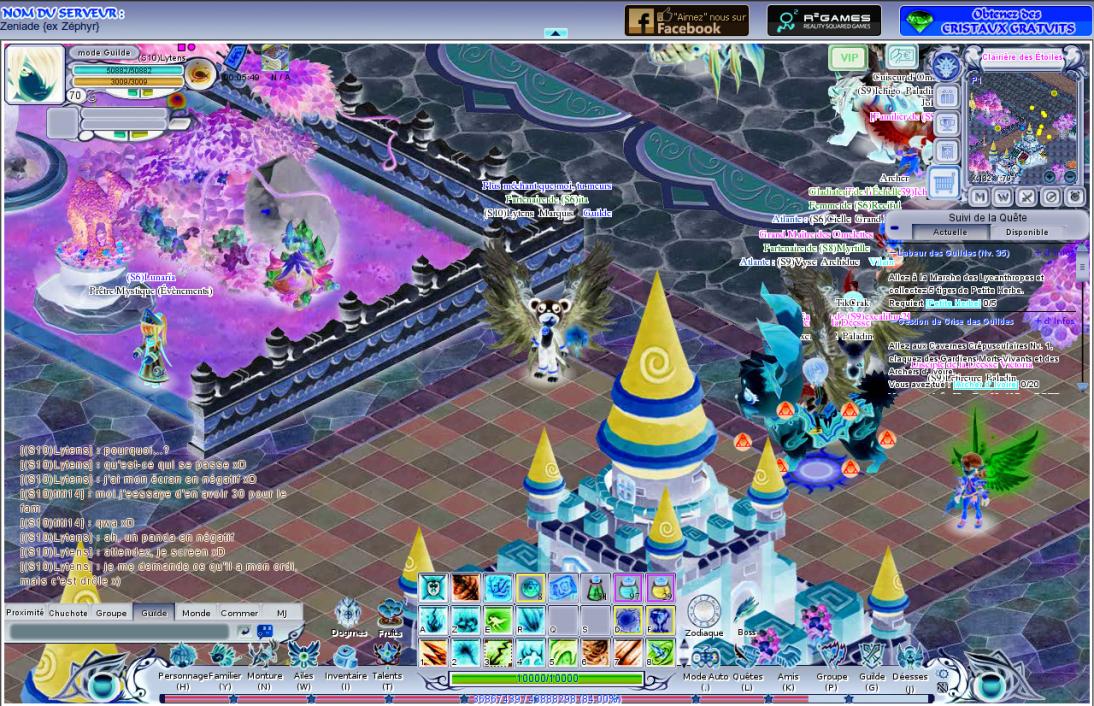Click the W button under the minimap
1094x706 pixels.
(1003, 197)
